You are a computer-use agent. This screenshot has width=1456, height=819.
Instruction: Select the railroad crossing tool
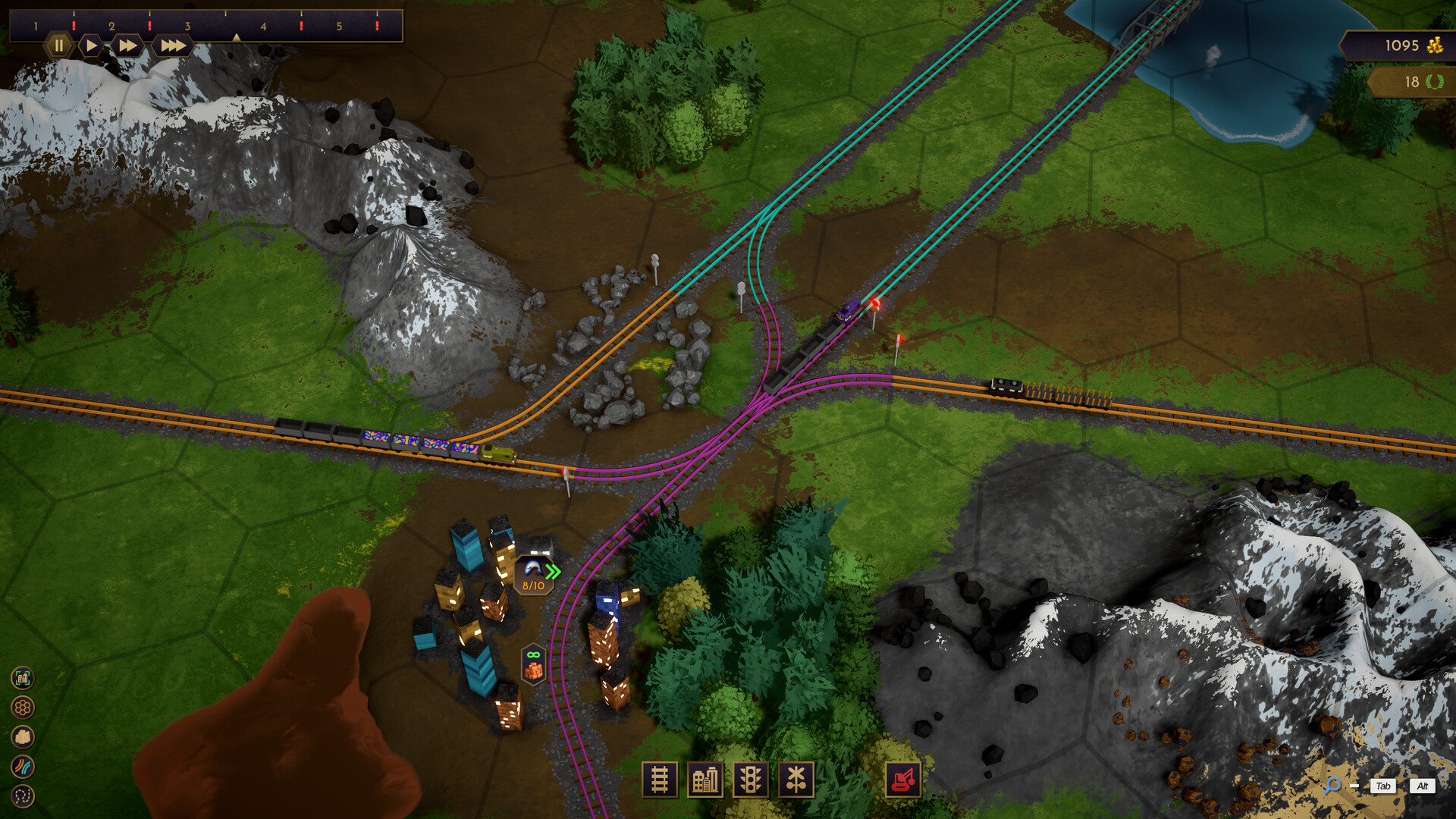point(796,779)
